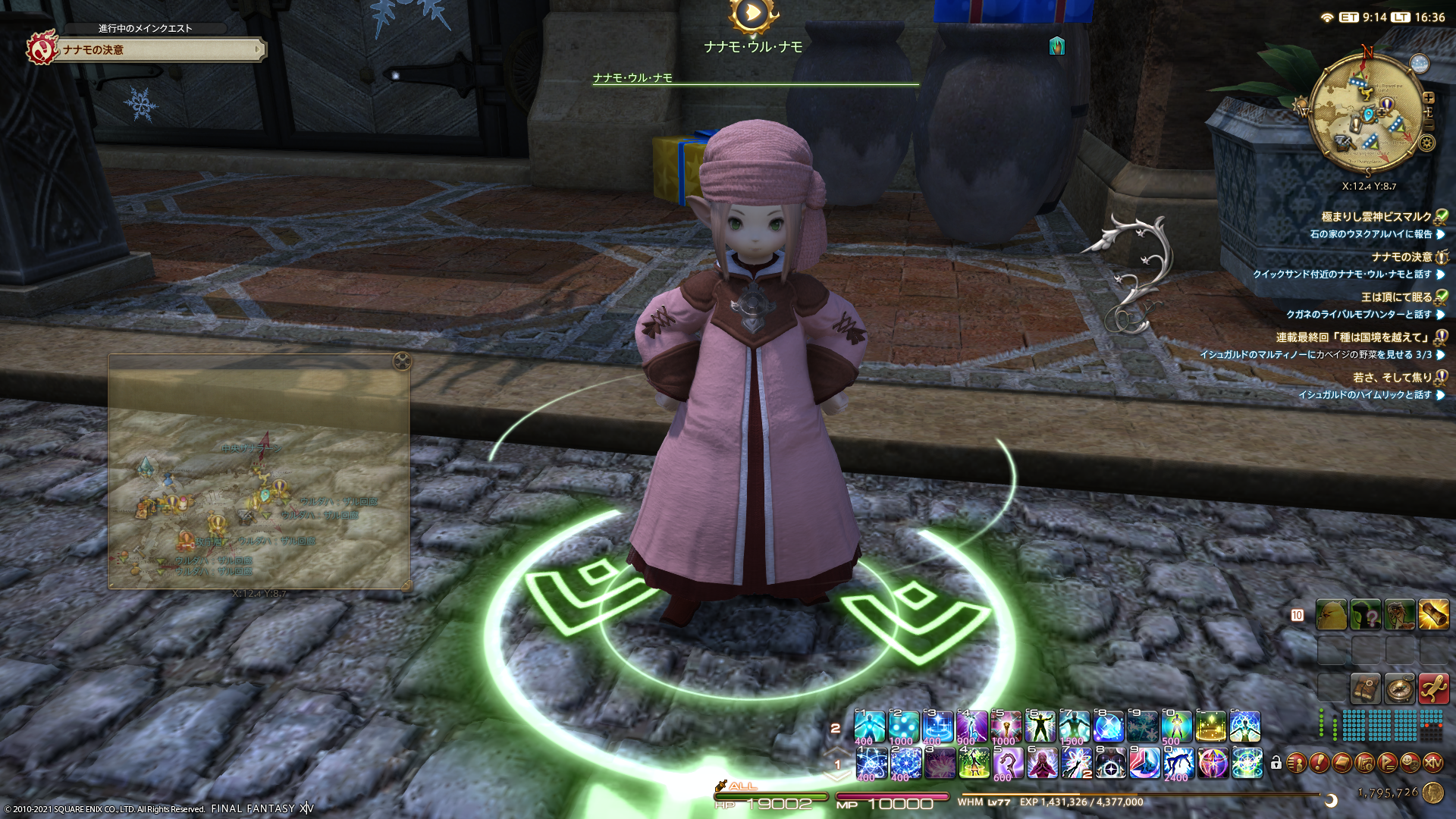Viewport: 1456px width, 819px height.
Task: Open tracked quest 若さ、そして焦り
Action: (1392, 378)
